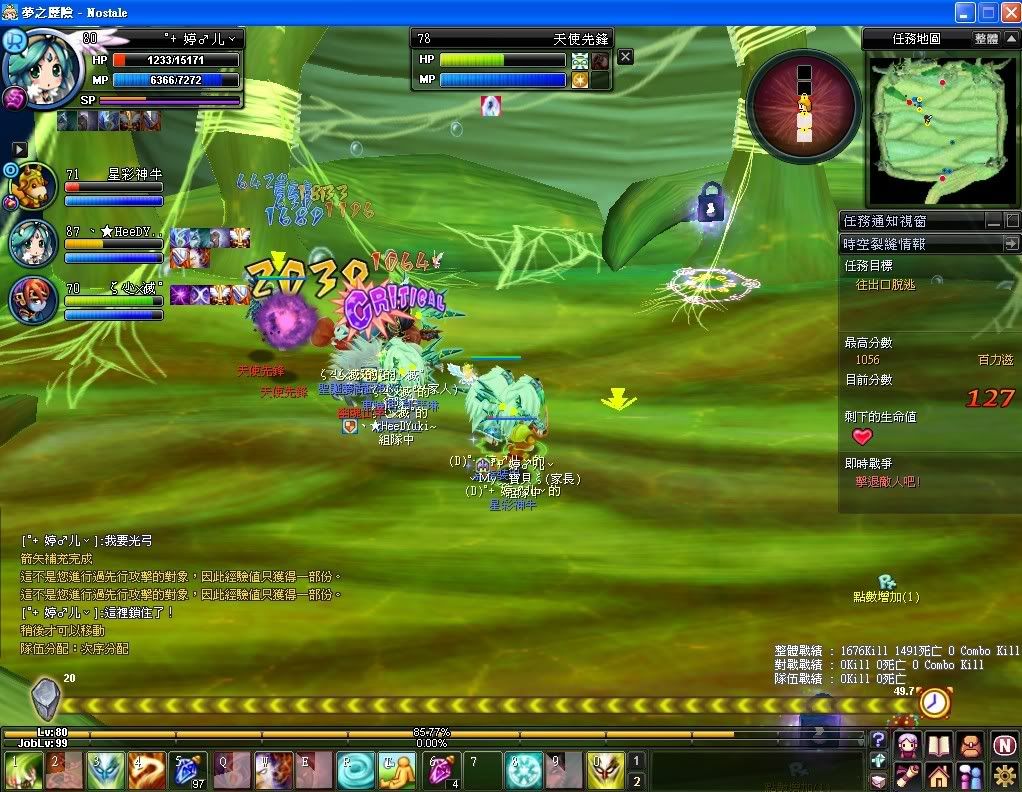The width and height of the screenshot is (1022, 792).
Task: Open the open-book skill menu
Action: pos(939,745)
